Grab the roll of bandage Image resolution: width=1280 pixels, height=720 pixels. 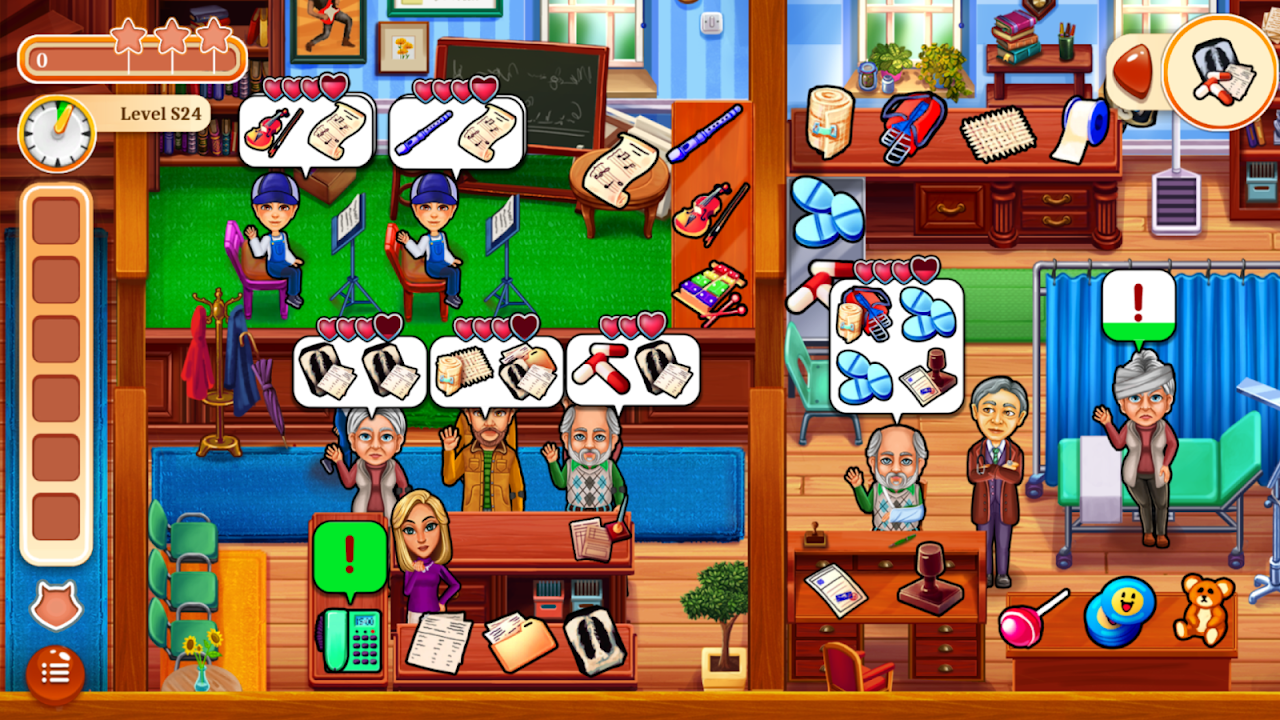(829, 120)
